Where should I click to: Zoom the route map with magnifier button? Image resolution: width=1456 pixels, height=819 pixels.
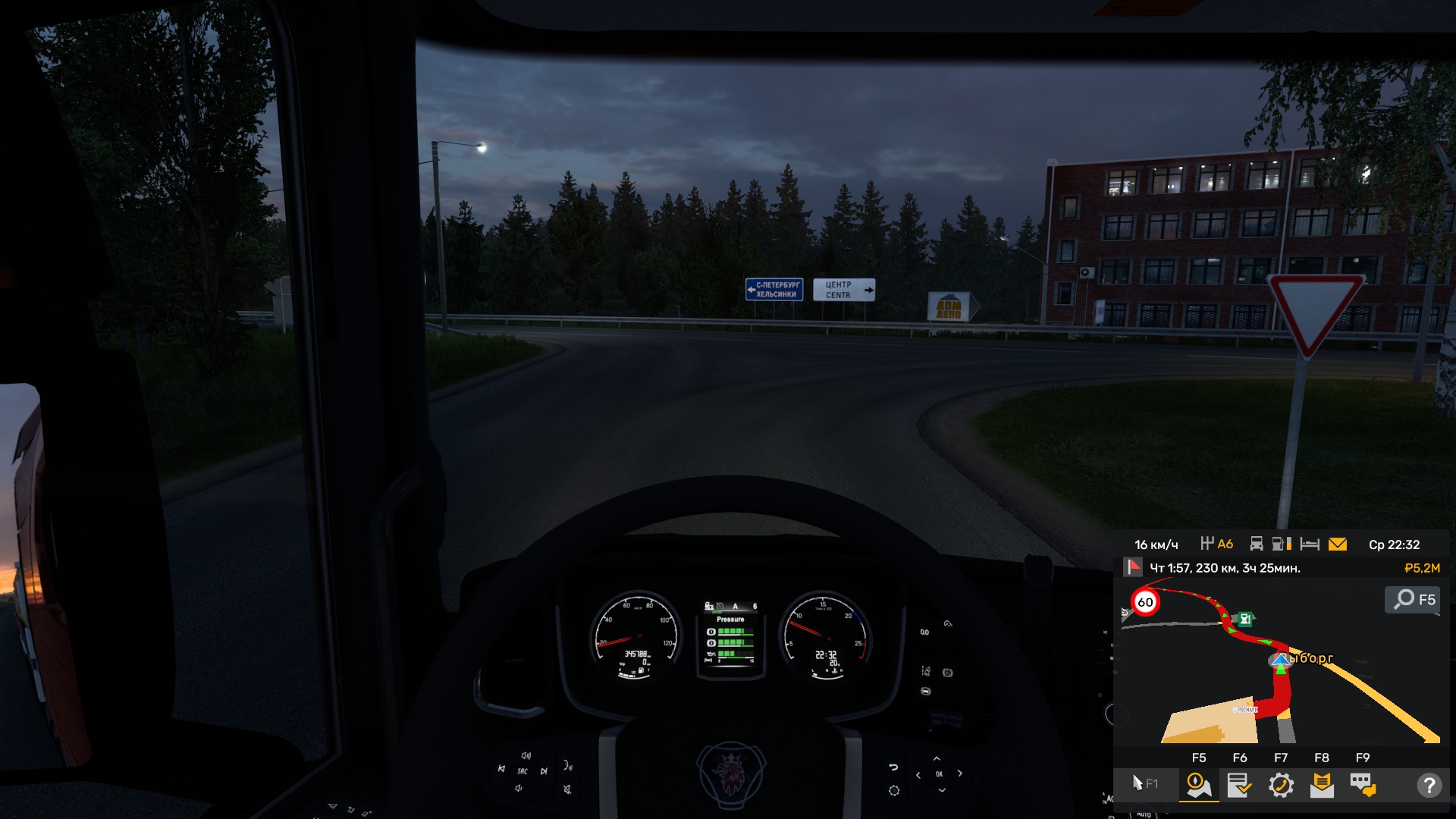click(1414, 600)
